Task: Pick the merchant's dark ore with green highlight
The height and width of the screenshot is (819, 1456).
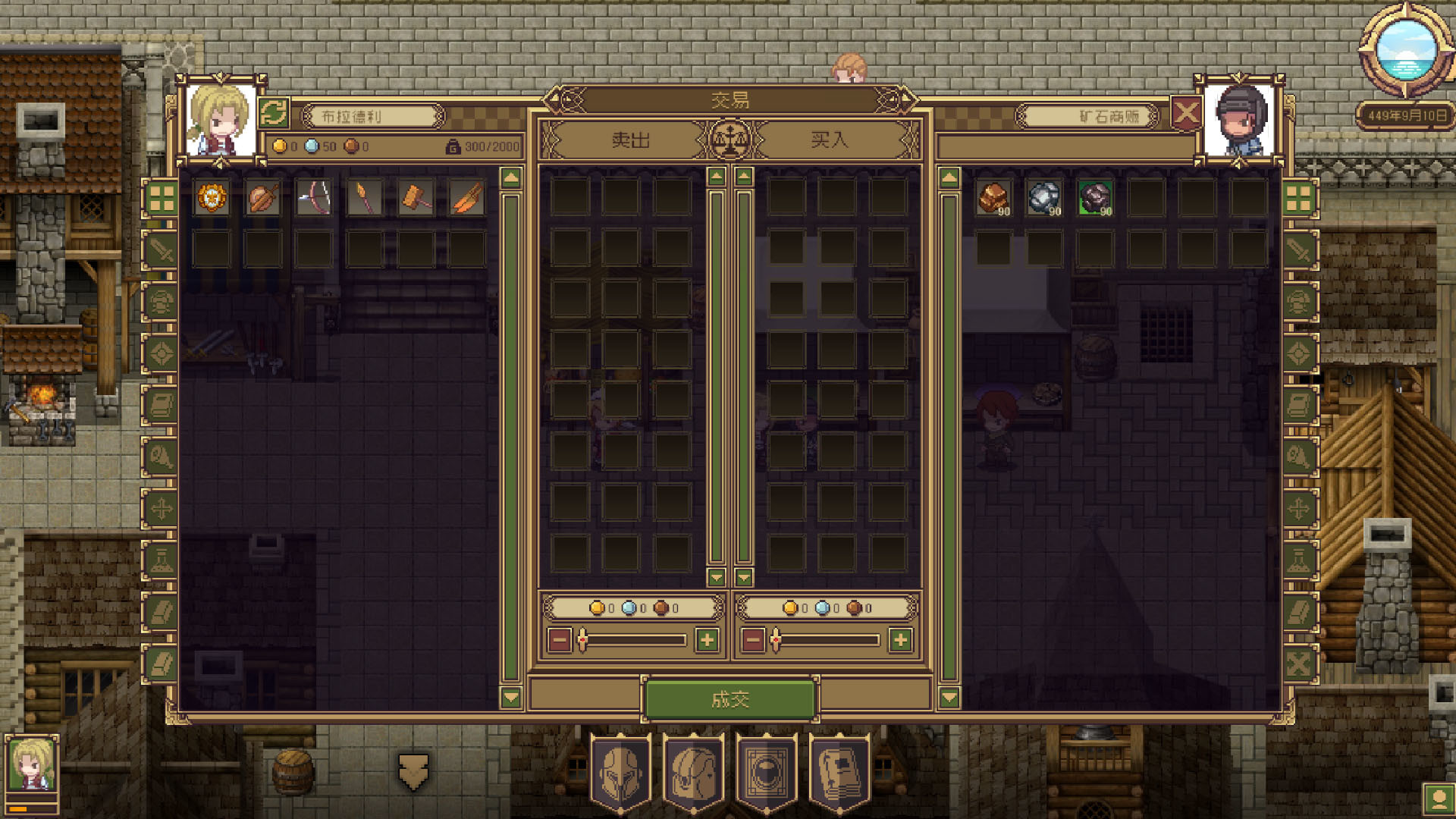Action: point(1095,198)
